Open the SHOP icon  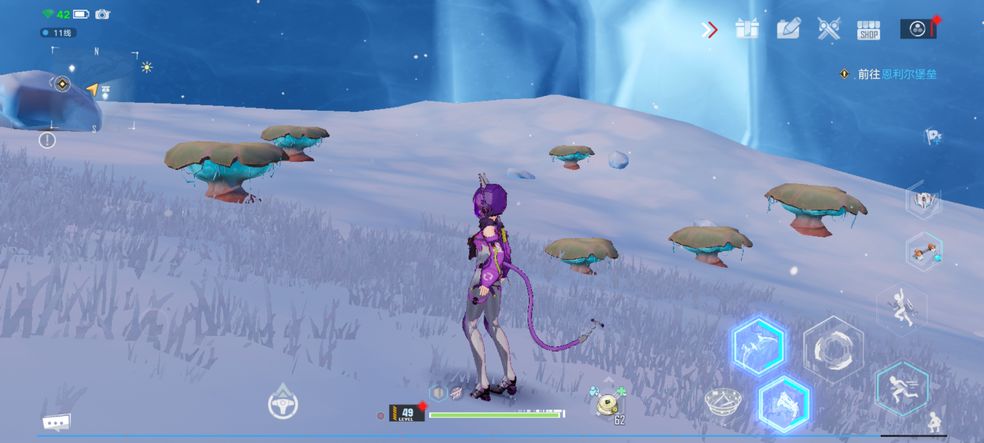[868, 30]
